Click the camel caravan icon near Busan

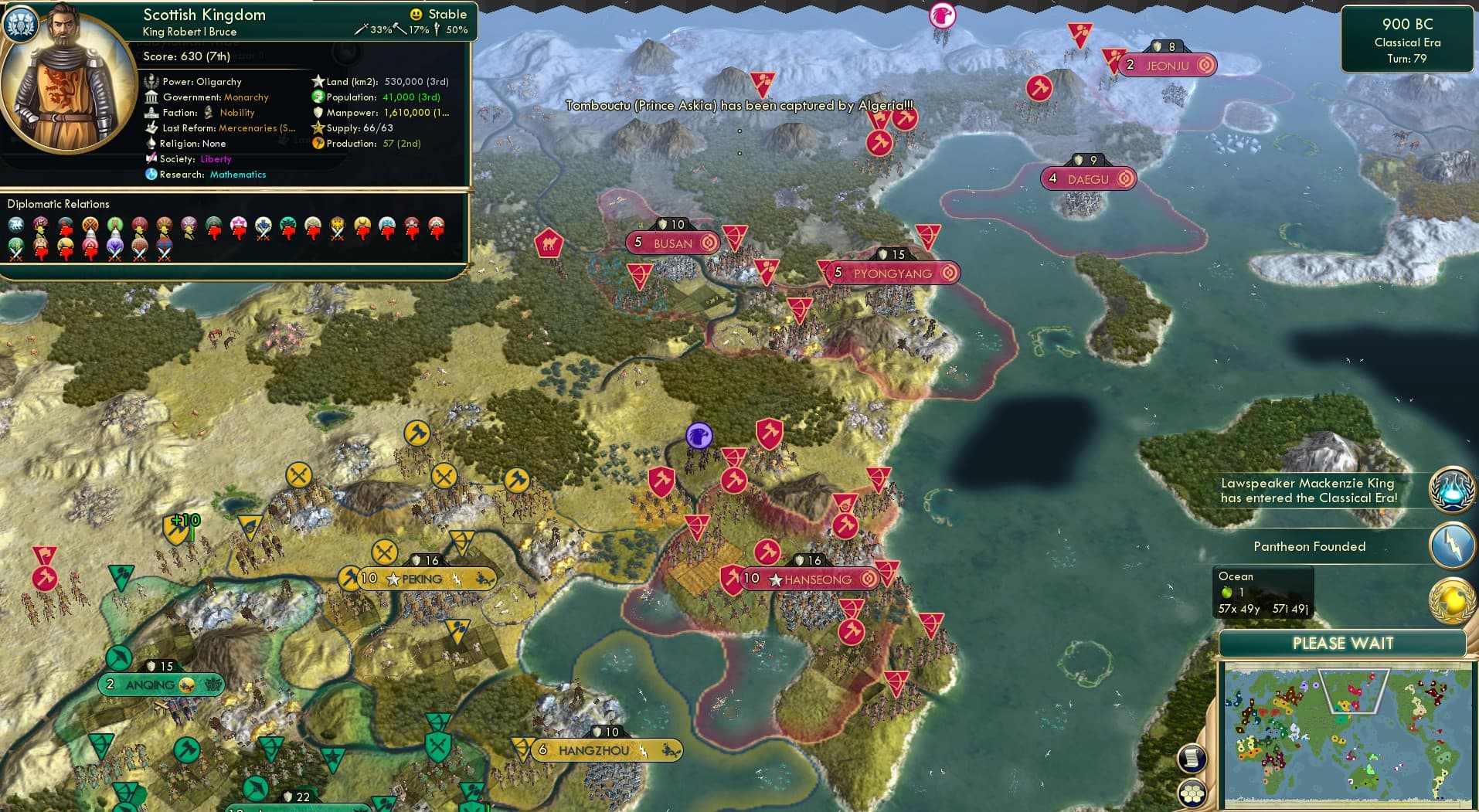click(x=548, y=242)
